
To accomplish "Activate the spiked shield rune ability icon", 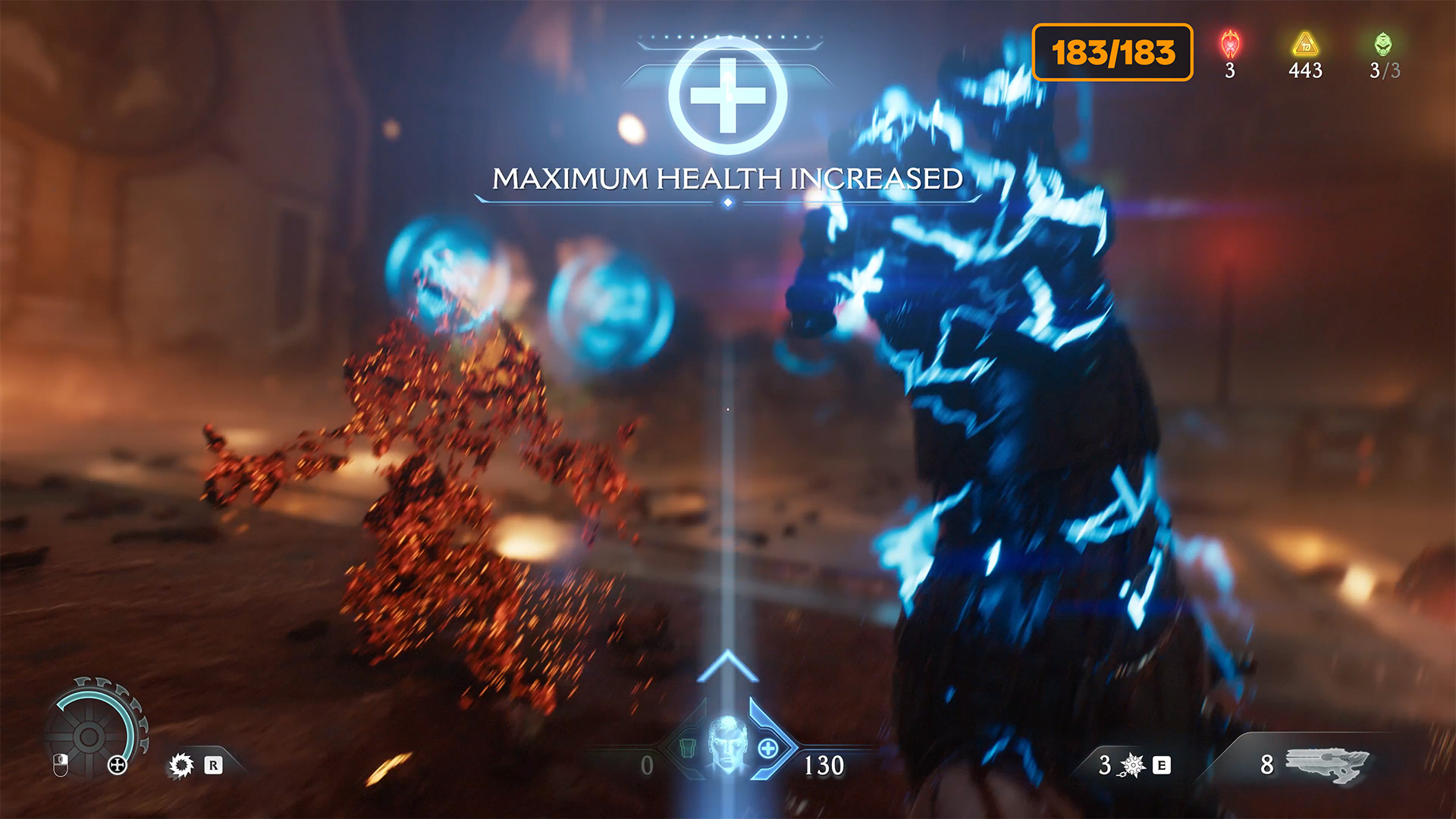I will pyautogui.click(x=181, y=765).
